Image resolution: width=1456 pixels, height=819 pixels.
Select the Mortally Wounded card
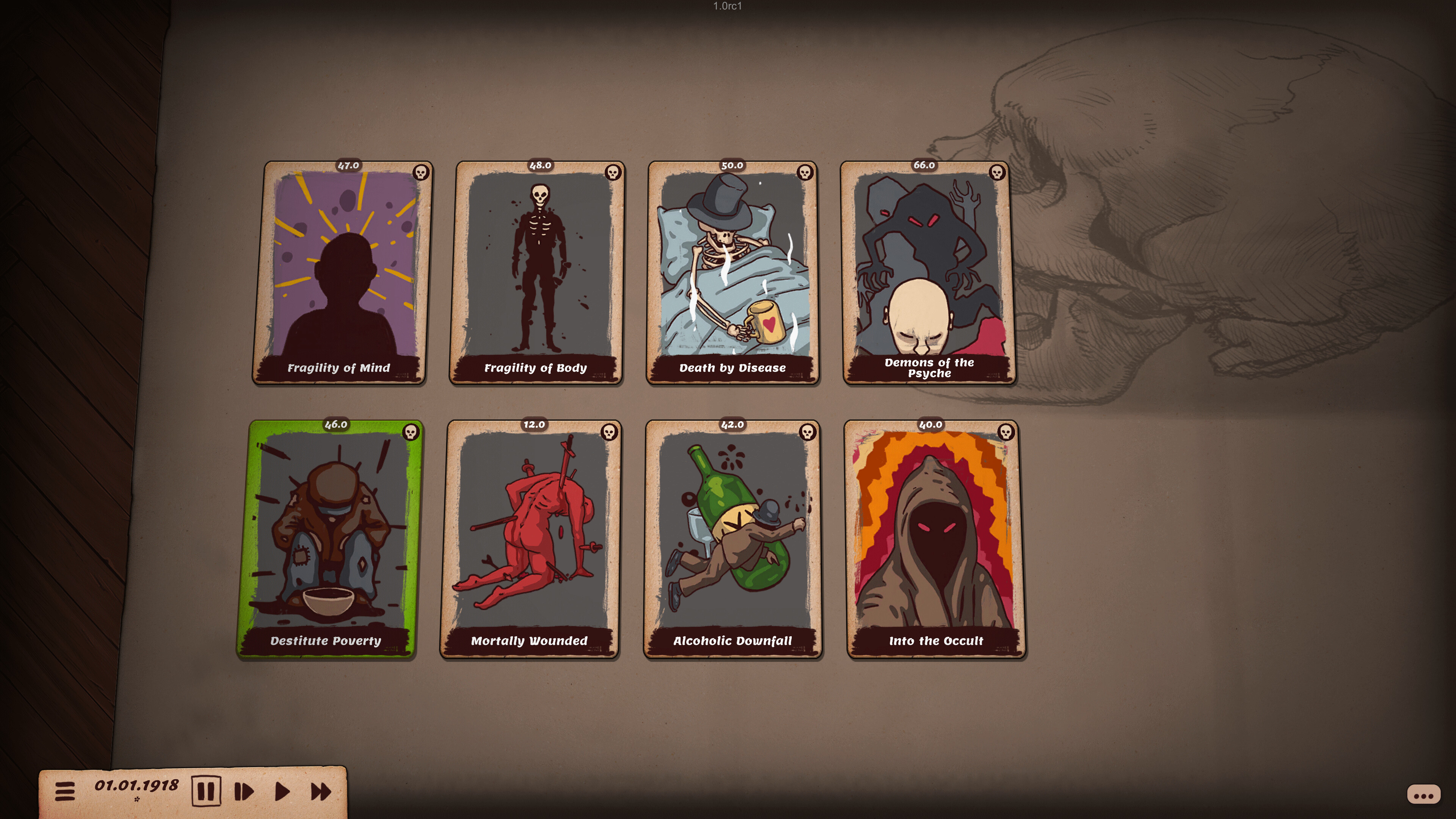pyautogui.click(x=530, y=540)
